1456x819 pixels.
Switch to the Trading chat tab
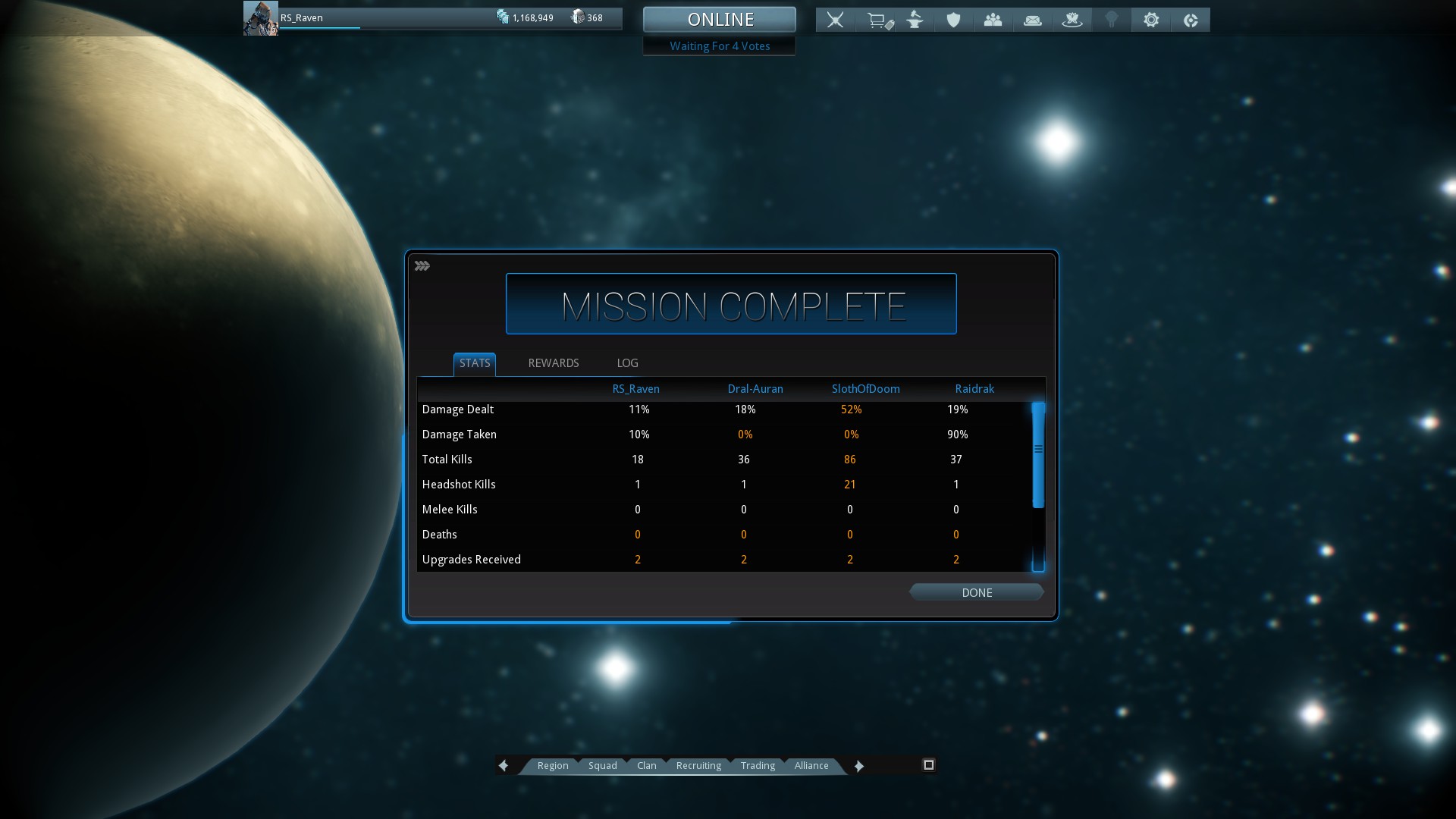[758, 765]
